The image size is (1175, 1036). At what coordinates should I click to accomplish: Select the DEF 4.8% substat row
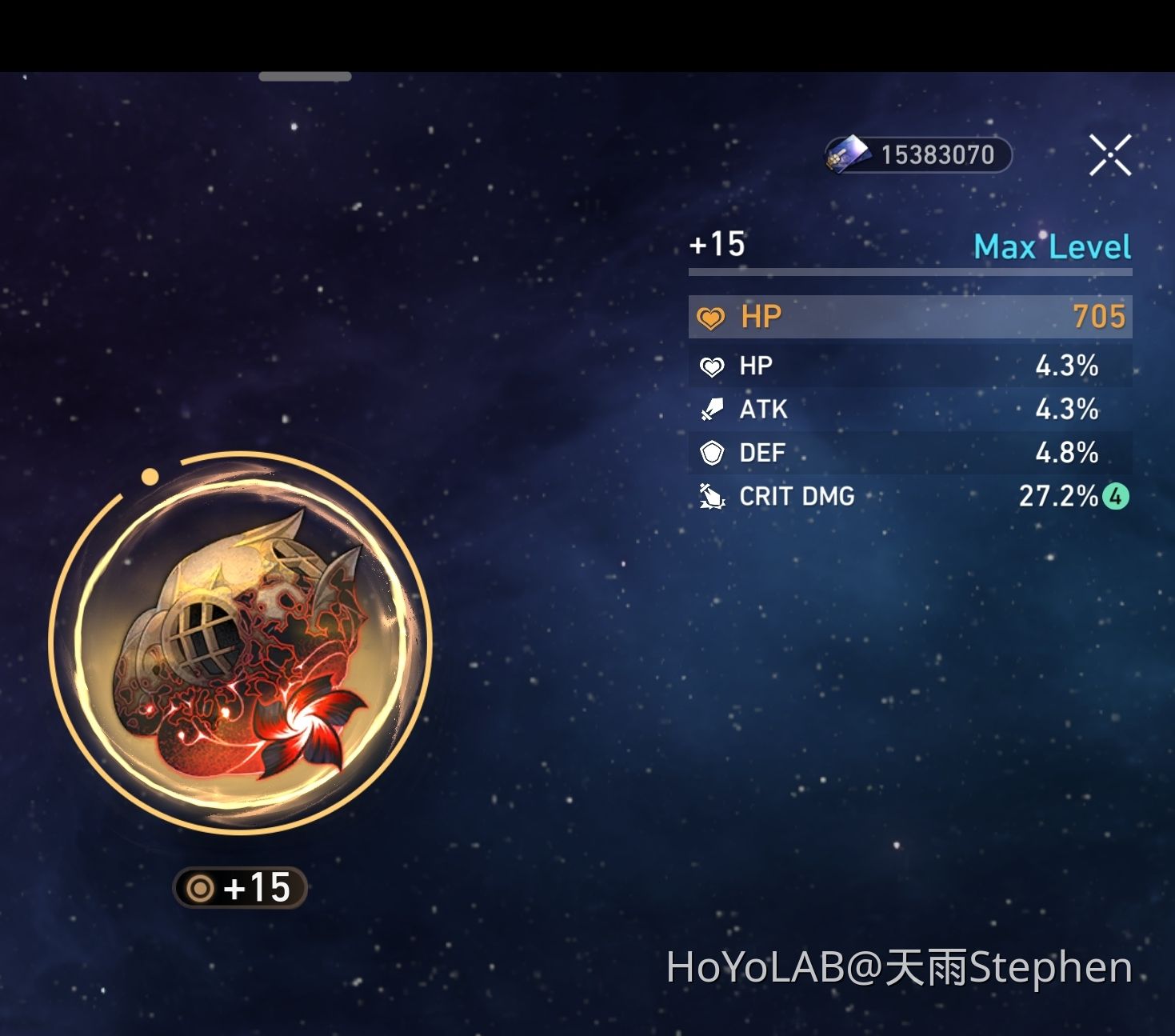pos(909,452)
